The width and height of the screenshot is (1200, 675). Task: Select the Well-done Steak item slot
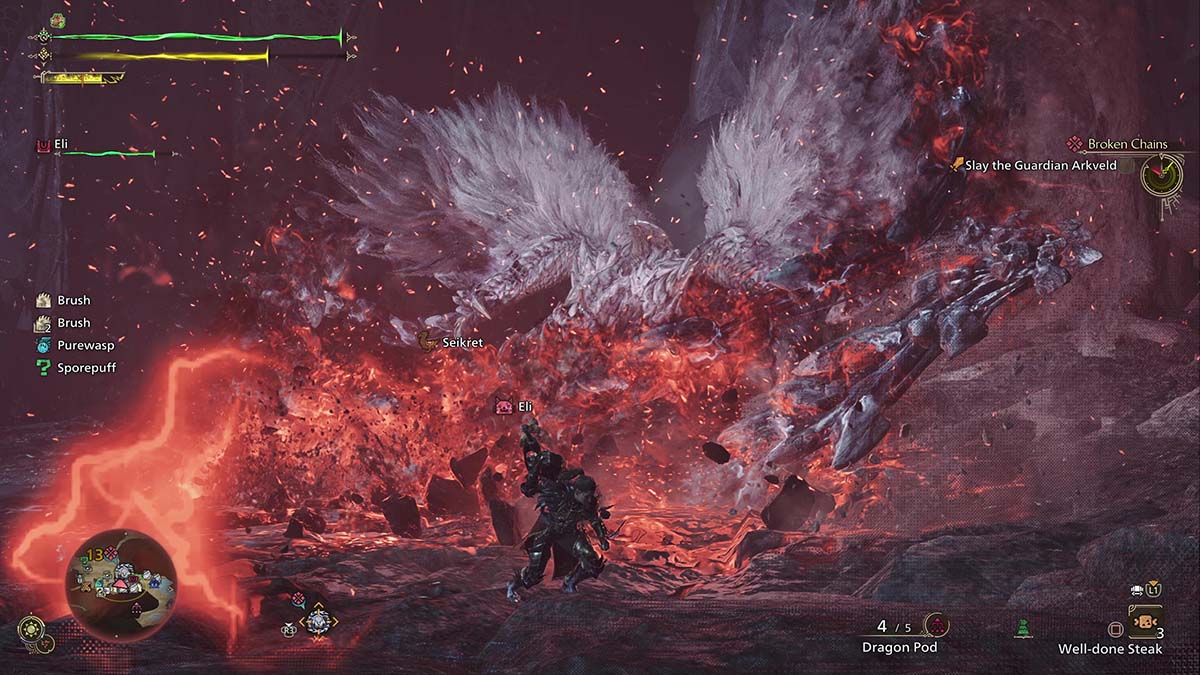(x=1144, y=622)
